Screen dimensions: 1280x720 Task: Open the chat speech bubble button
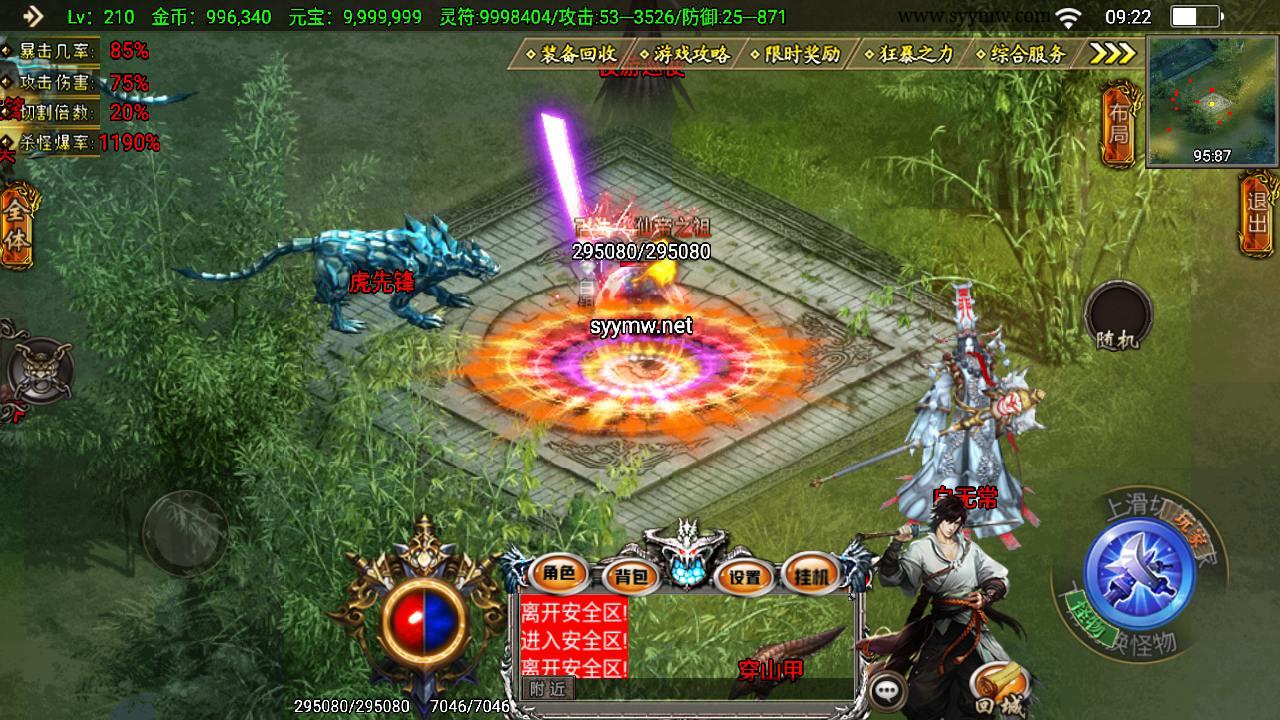click(x=886, y=690)
